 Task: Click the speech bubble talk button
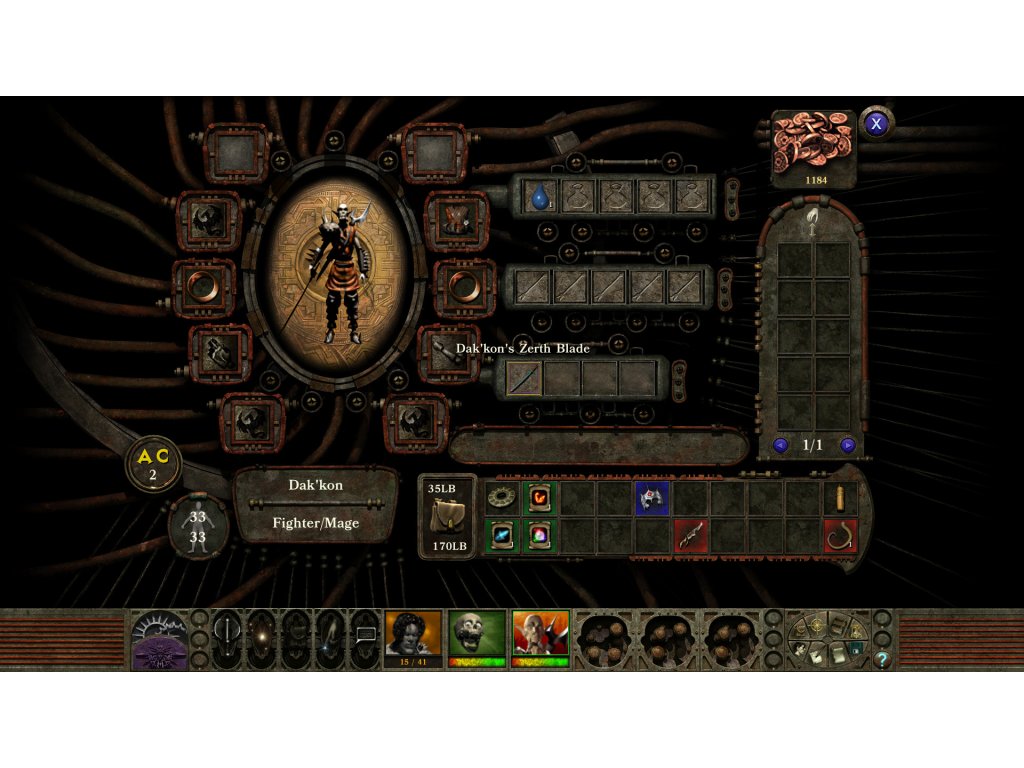click(365, 636)
